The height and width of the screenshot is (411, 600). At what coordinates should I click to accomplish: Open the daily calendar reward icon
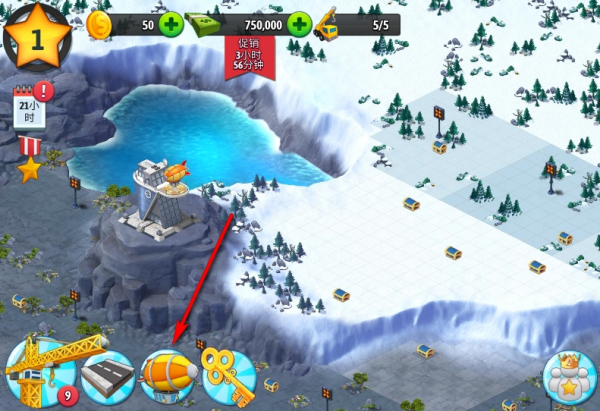29,106
